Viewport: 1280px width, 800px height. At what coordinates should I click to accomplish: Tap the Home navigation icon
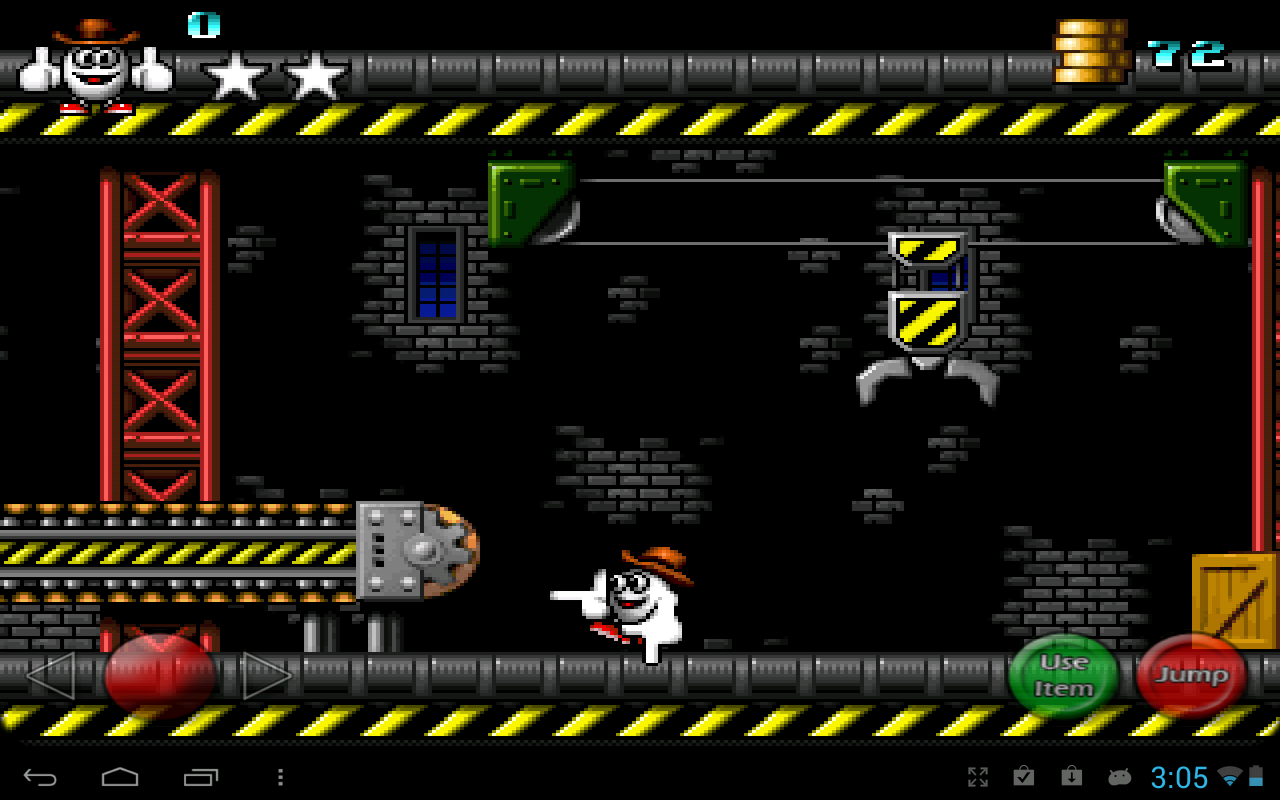(119, 776)
